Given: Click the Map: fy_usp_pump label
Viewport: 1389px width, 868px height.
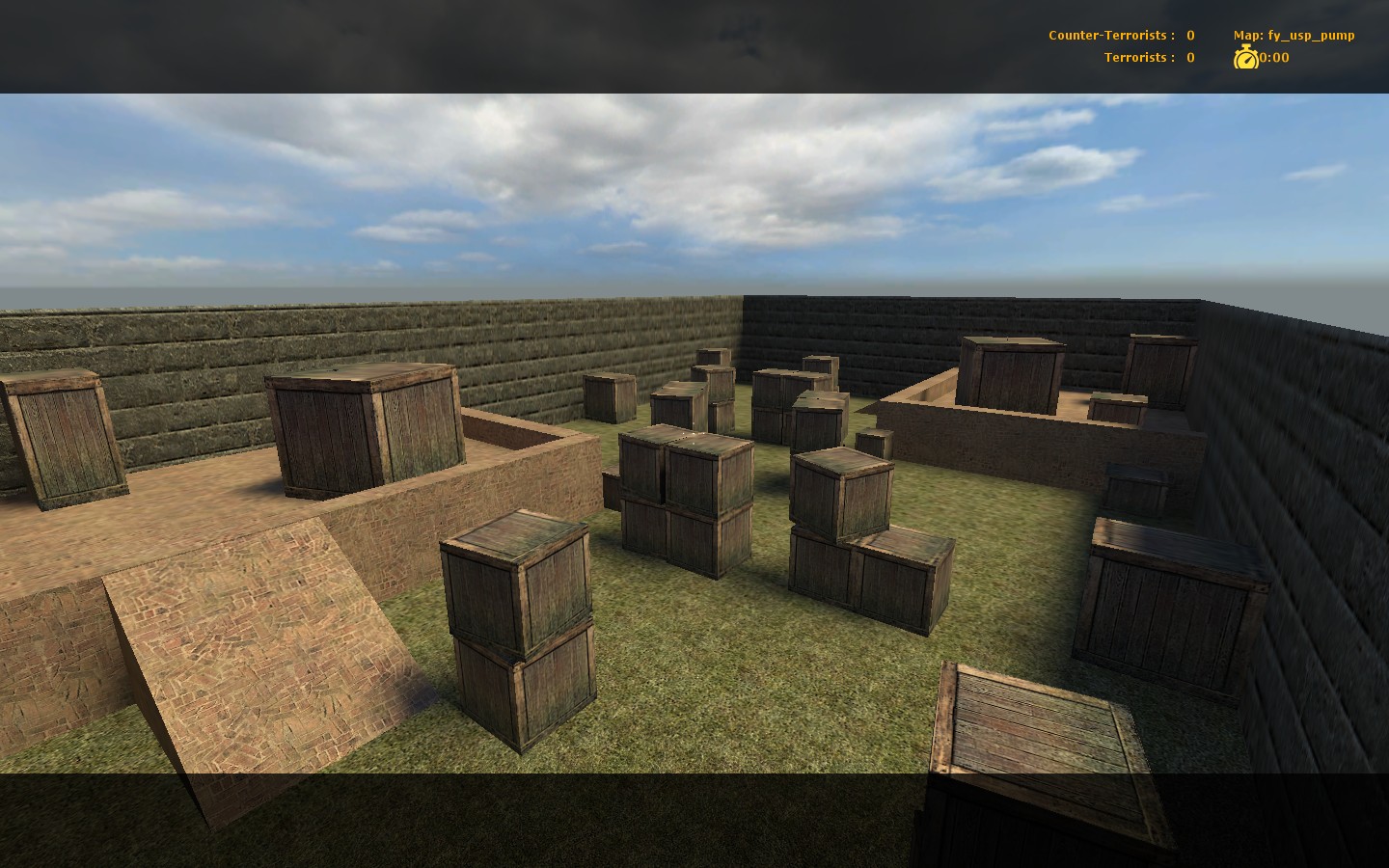Looking at the screenshot, I should pyautogui.click(x=1294, y=35).
